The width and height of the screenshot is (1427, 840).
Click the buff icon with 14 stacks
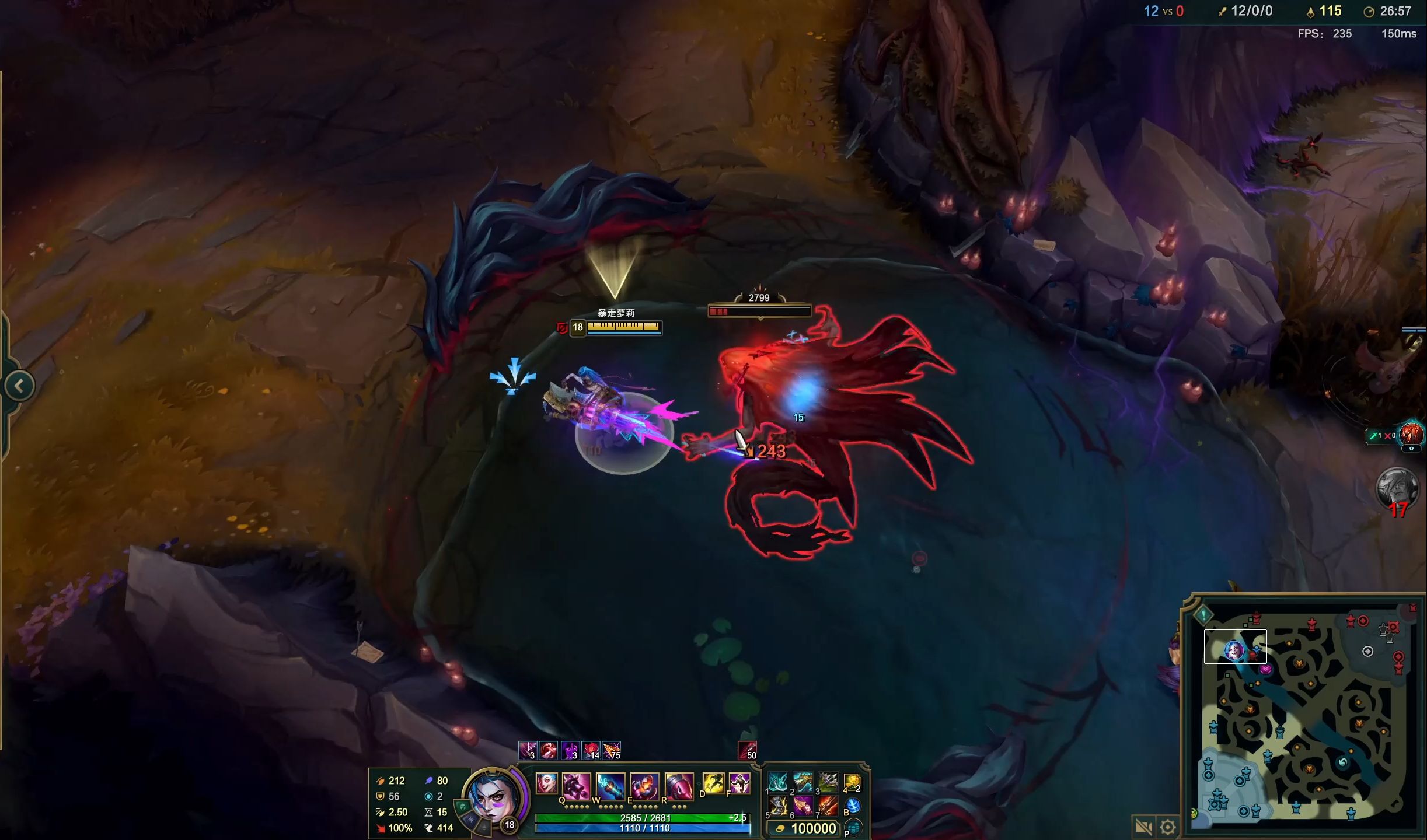591,750
